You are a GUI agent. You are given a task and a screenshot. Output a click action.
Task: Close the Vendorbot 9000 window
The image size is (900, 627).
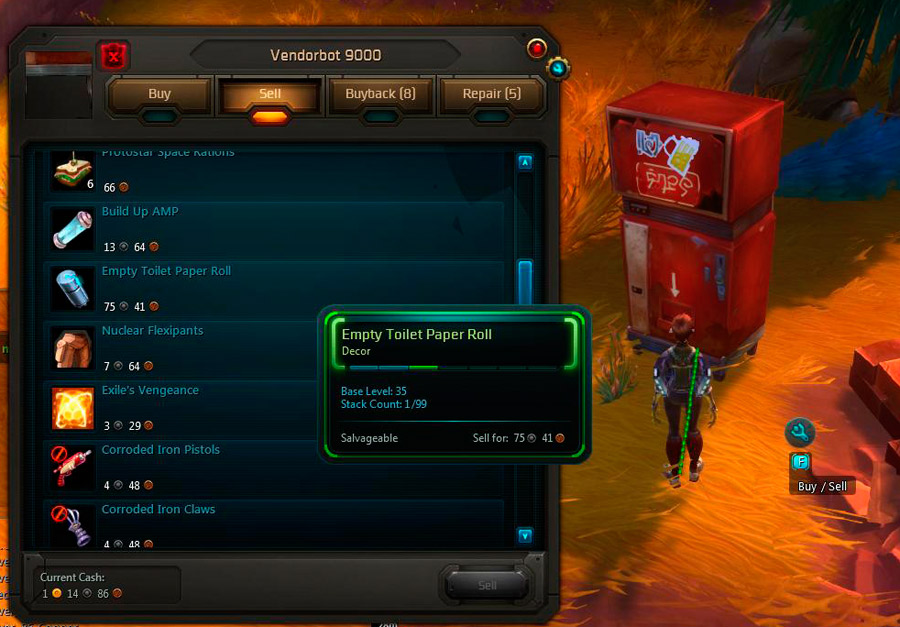[x=114, y=56]
